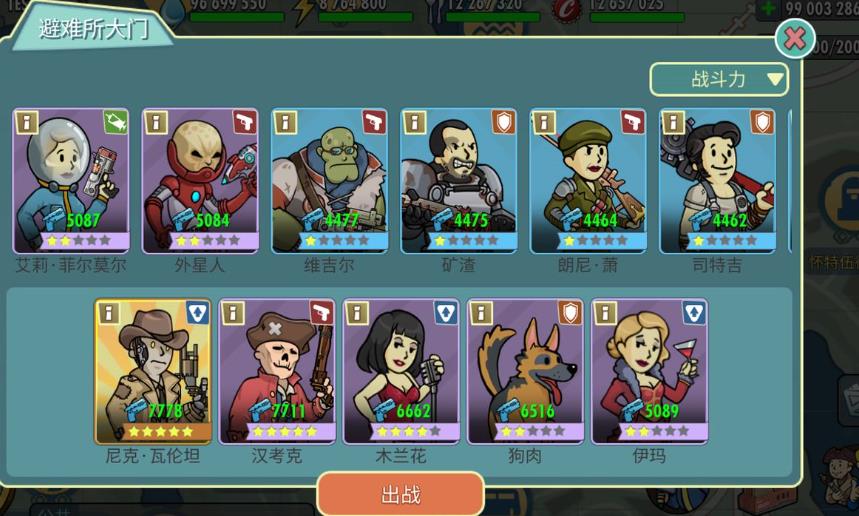This screenshot has height=516, width=859.
Task: Open info icon on 矿渣 card
Action: pos(414,122)
